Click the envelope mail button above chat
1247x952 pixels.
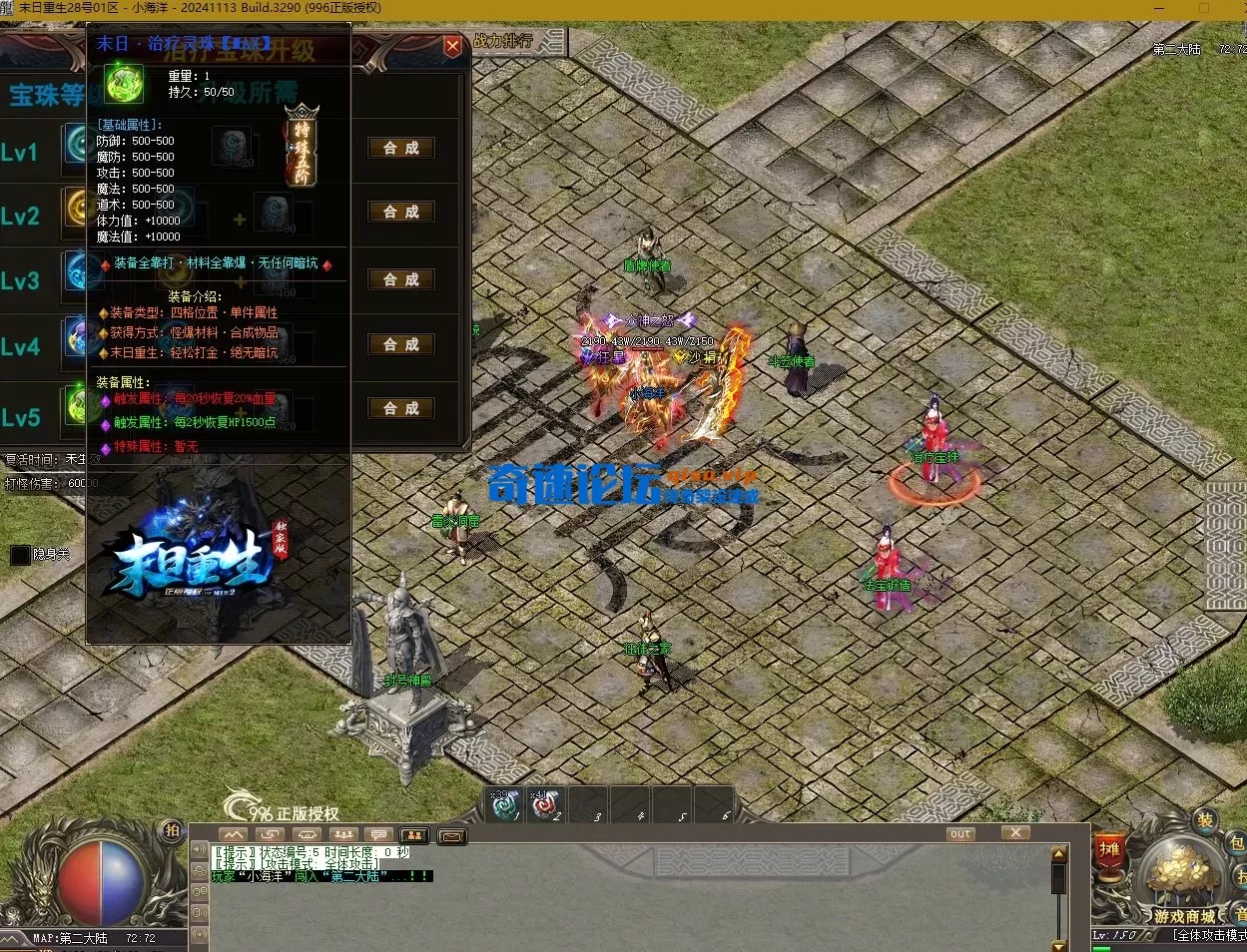(x=451, y=835)
